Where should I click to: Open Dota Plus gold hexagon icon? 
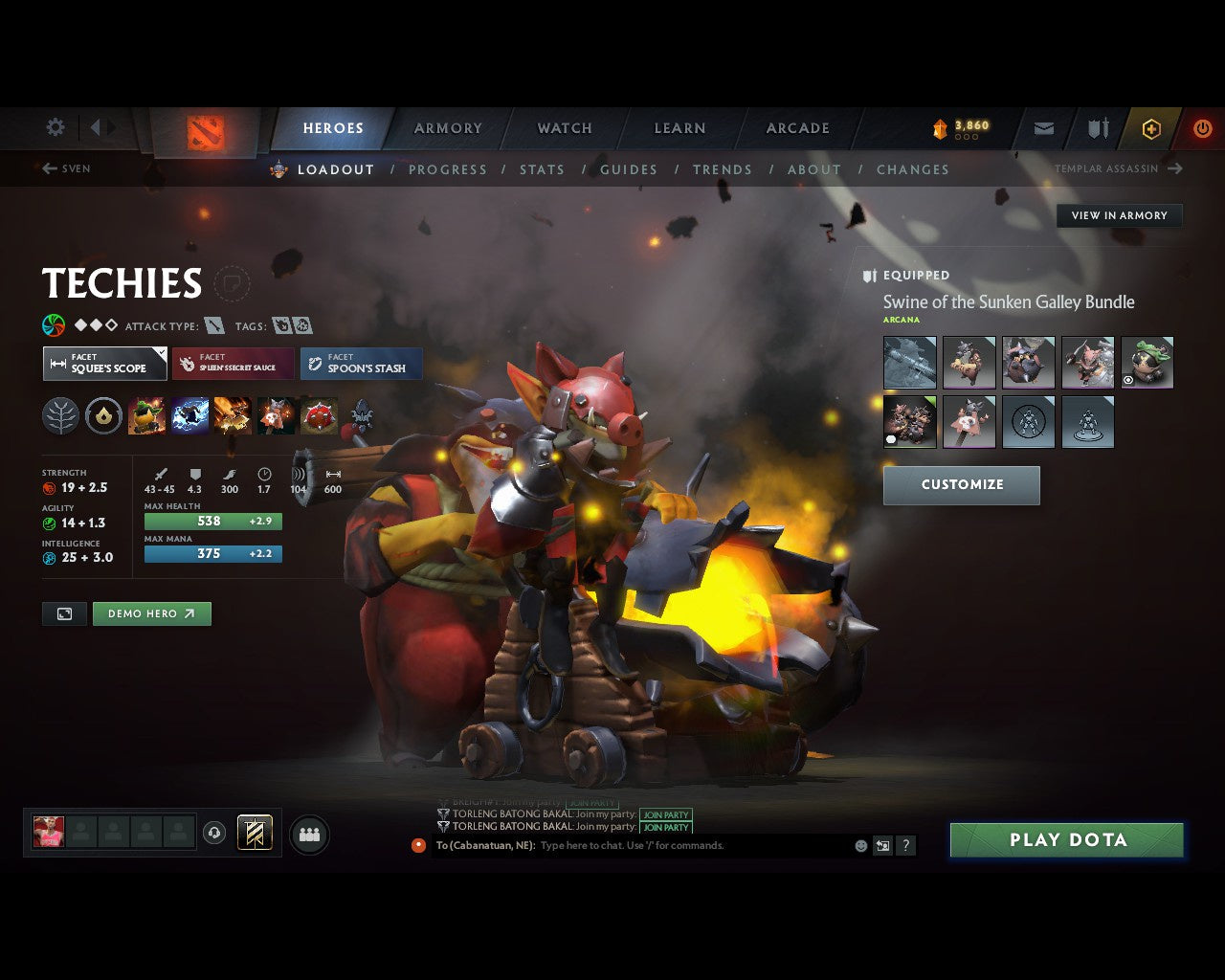point(1151,127)
